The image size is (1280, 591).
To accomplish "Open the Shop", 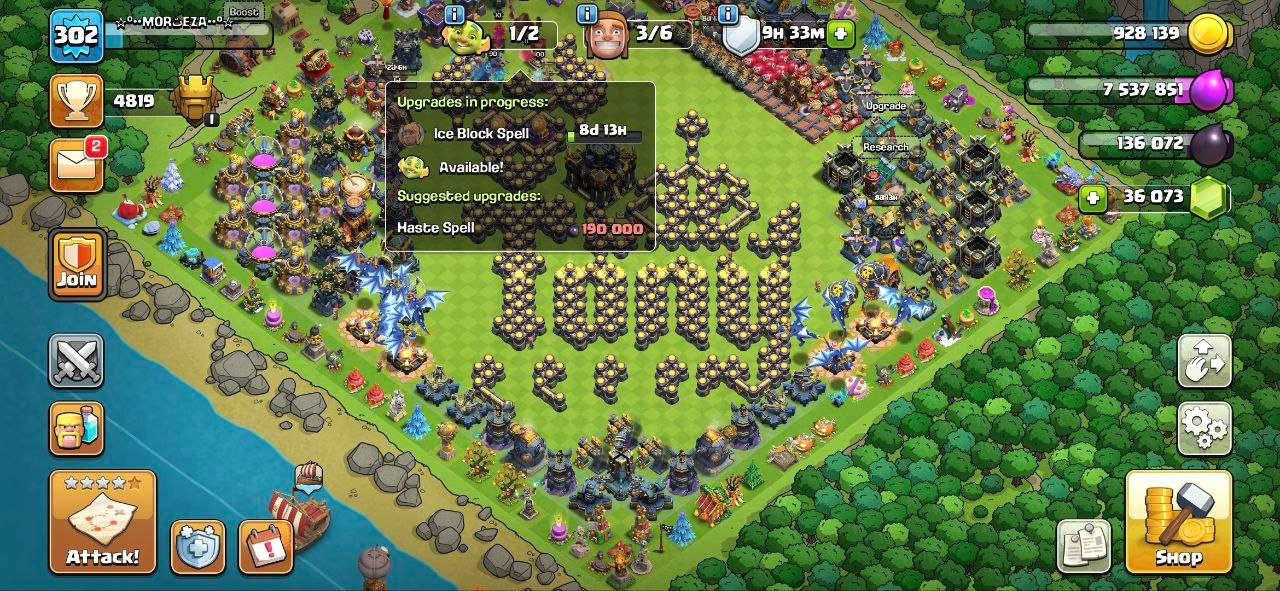I will pyautogui.click(x=1178, y=521).
